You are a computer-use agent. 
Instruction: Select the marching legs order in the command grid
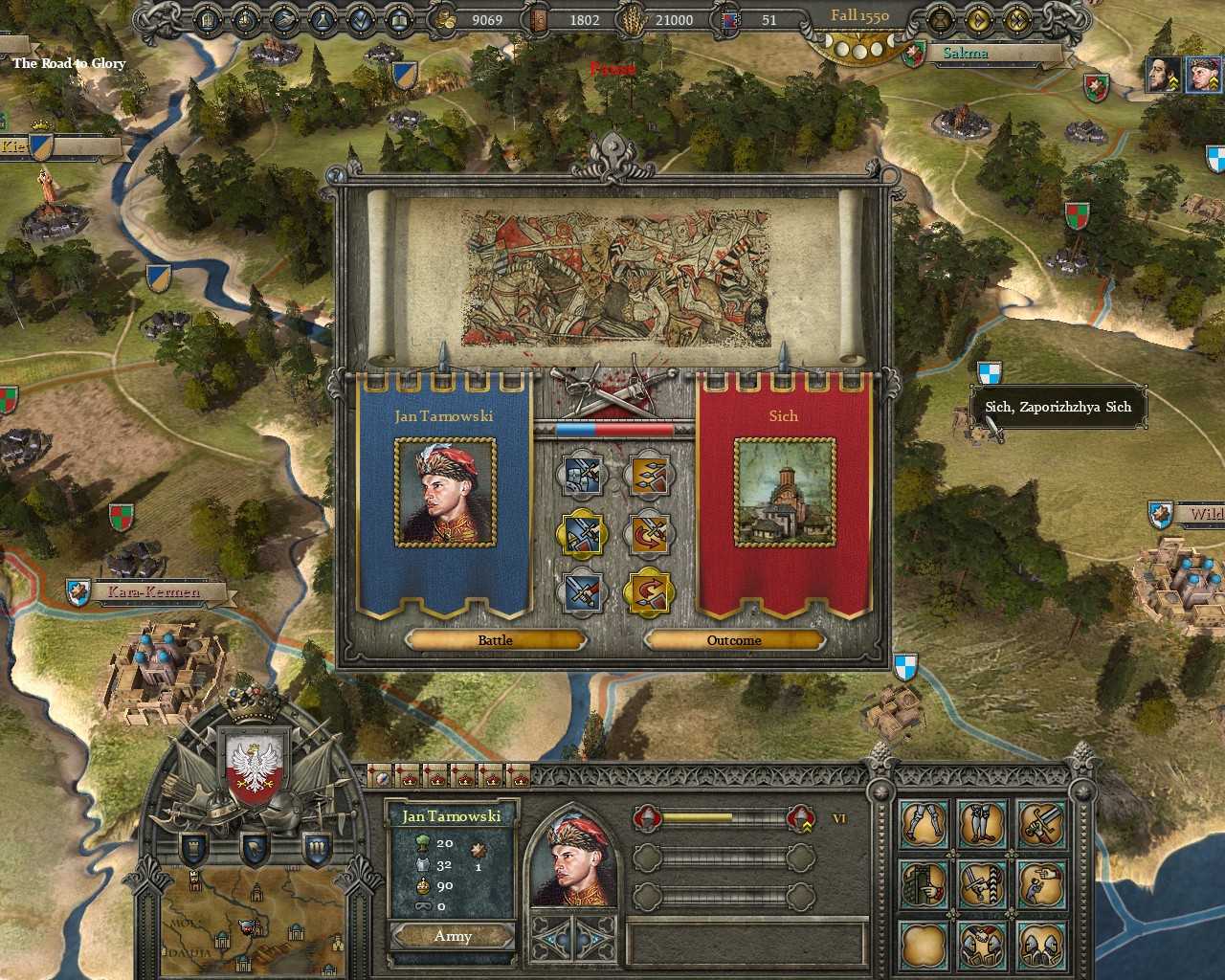pyautogui.click(x=921, y=823)
